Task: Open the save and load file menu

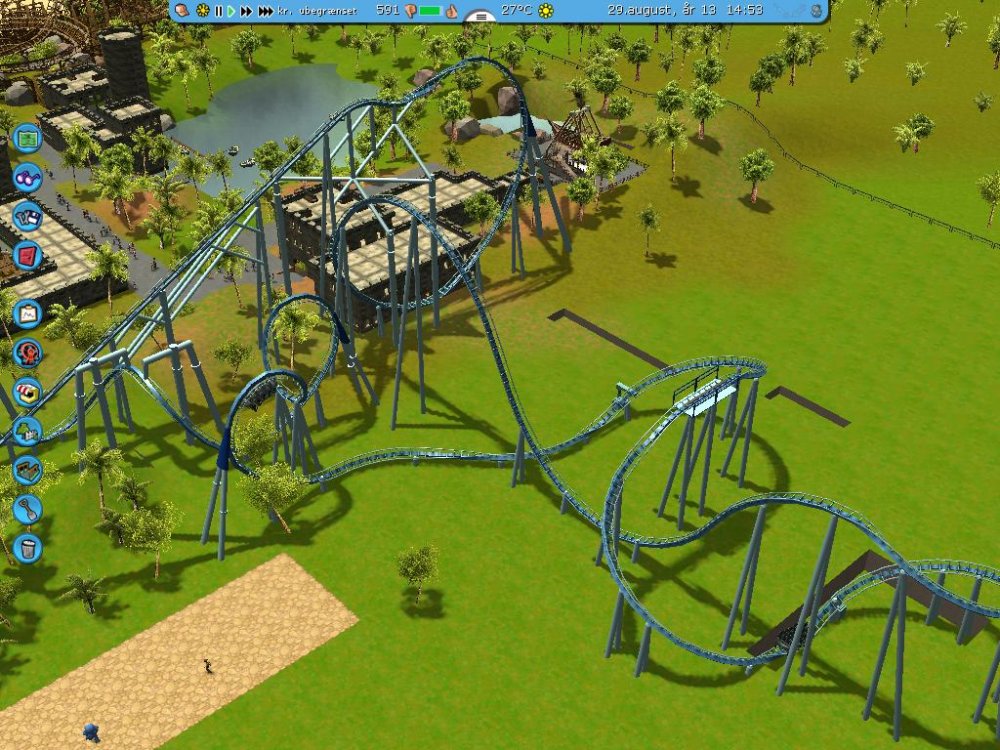Action: coord(27,216)
